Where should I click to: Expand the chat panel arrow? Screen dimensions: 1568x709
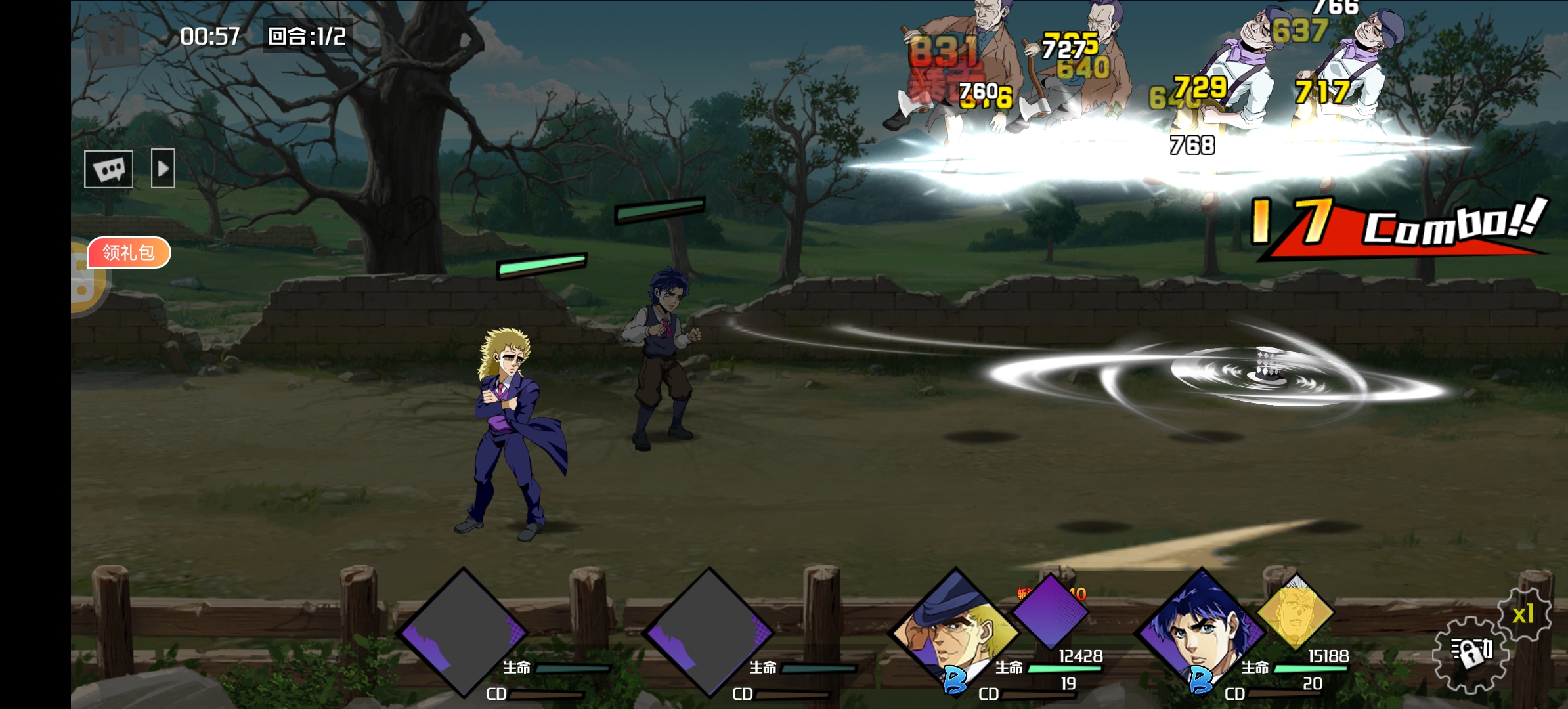[163, 169]
